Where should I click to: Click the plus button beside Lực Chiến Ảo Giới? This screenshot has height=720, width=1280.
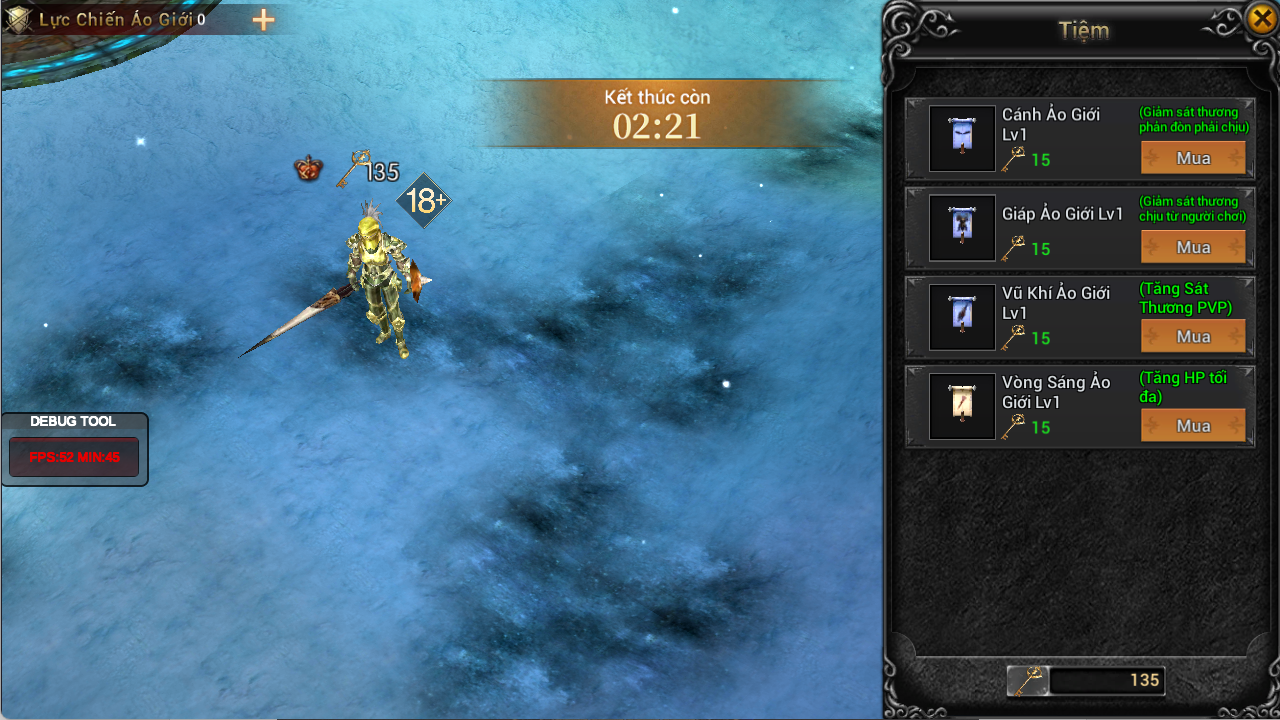coord(263,20)
